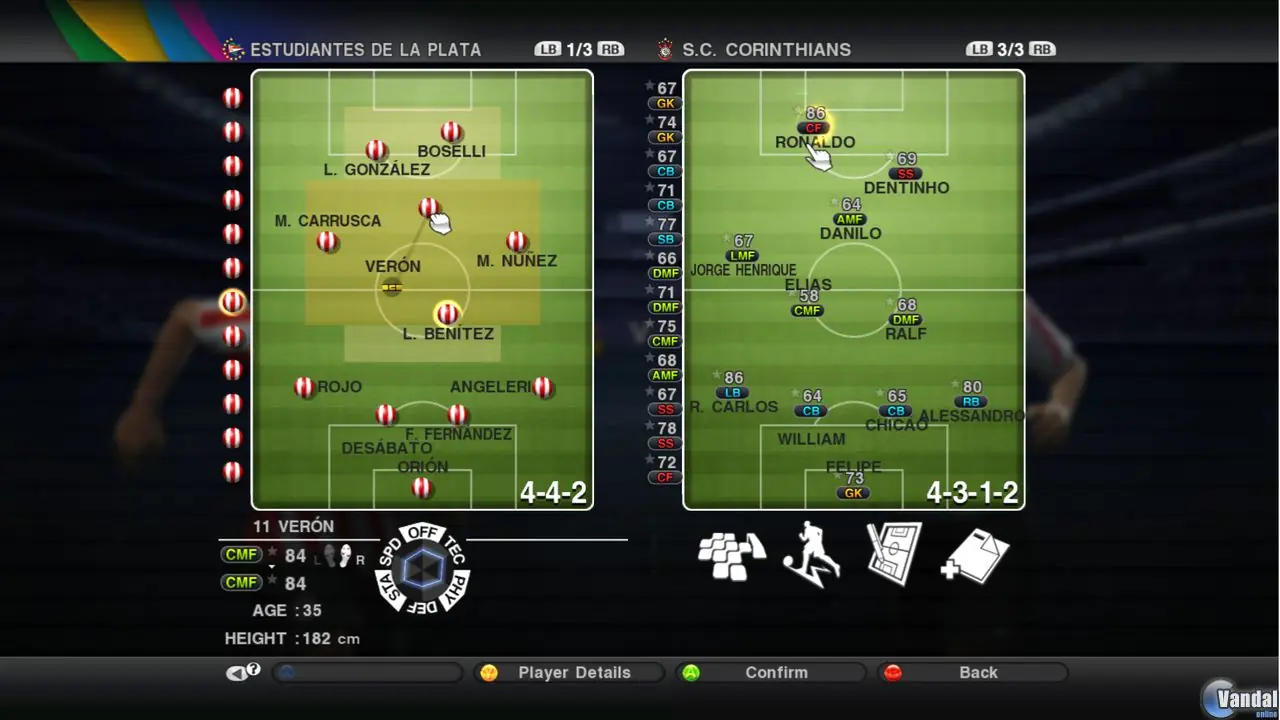Select Angeleri's player marker
This screenshot has width=1280, height=720.
[x=543, y=387]
